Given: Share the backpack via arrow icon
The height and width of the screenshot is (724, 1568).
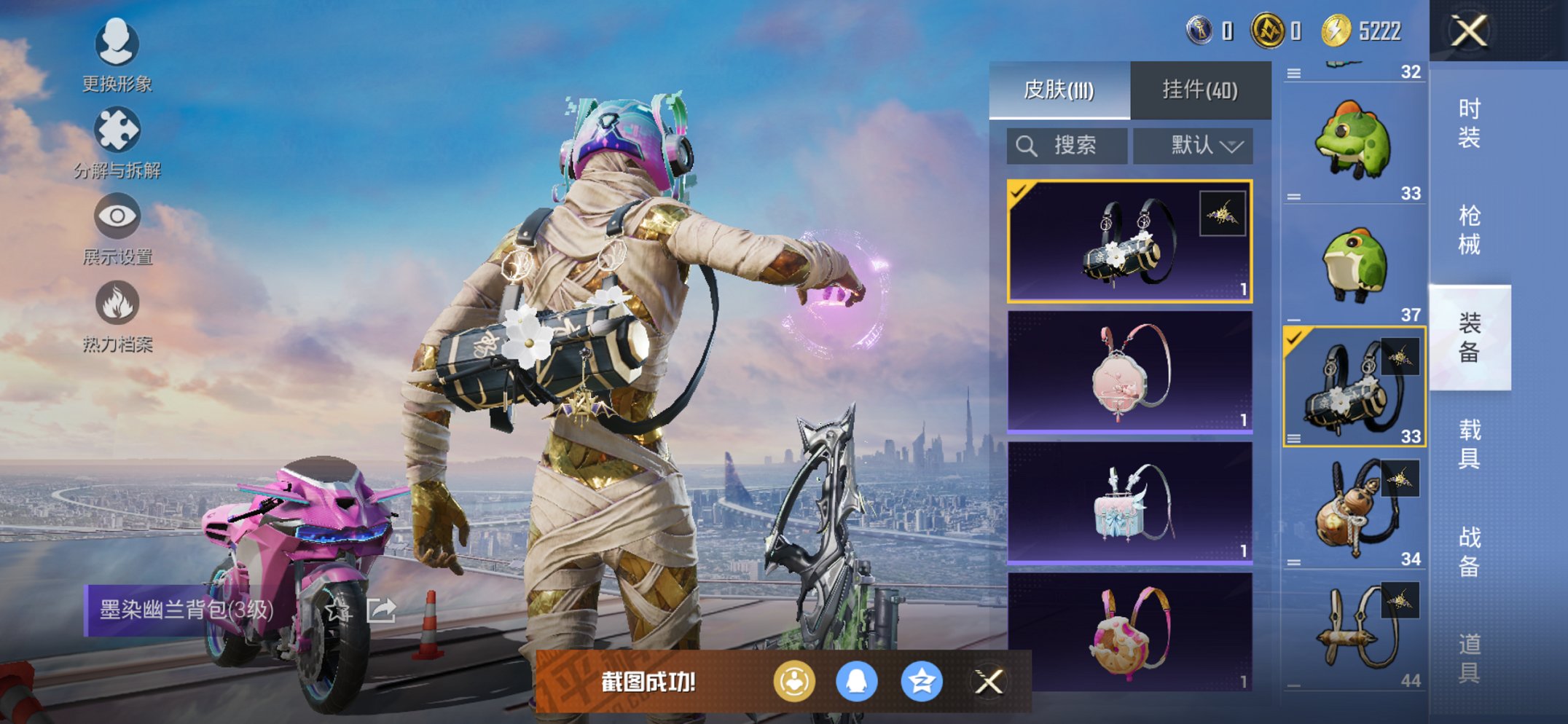Looking at the screenshot, I should [381, 610].
